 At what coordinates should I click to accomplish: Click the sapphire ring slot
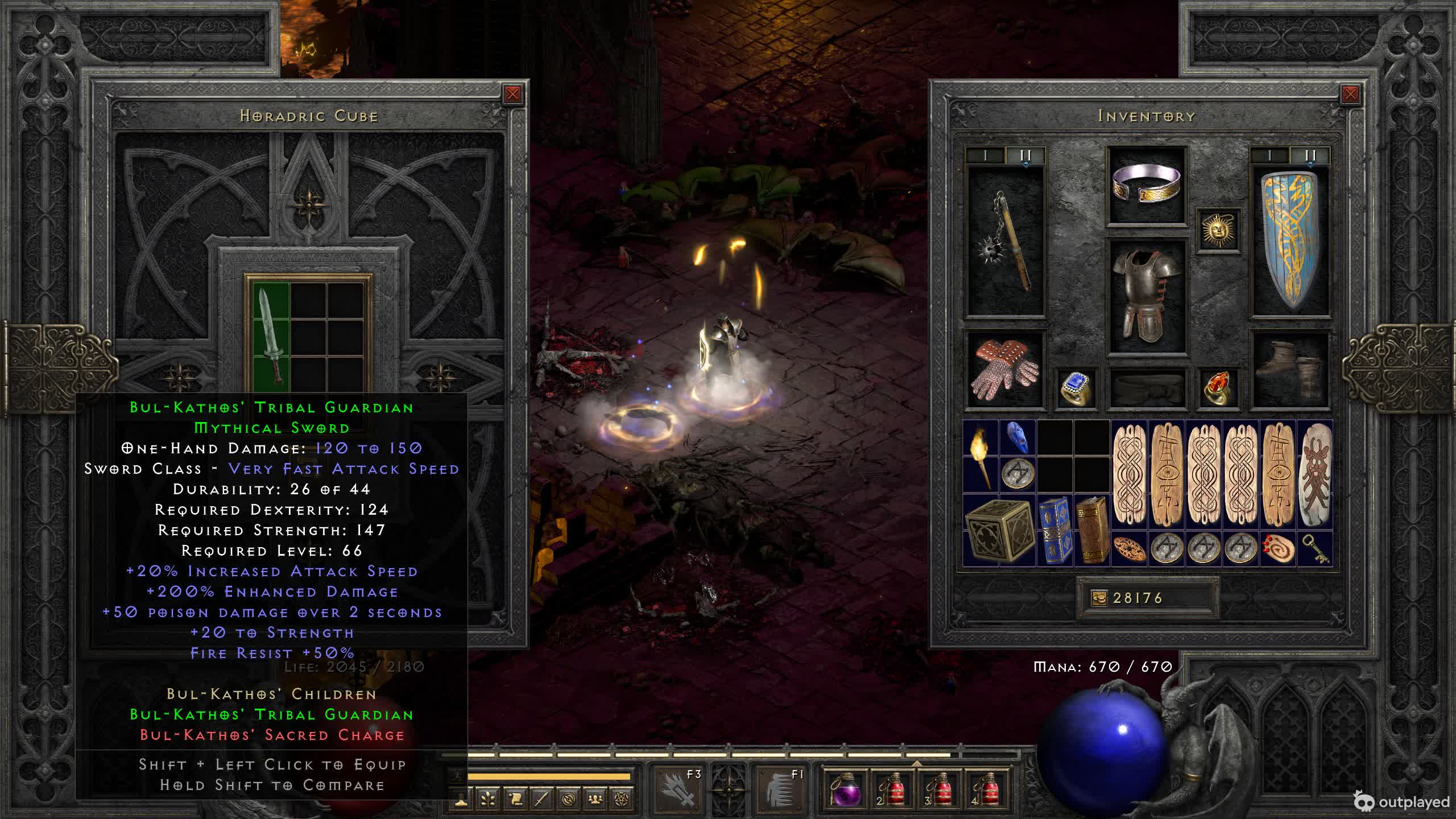coord(1076,388)
